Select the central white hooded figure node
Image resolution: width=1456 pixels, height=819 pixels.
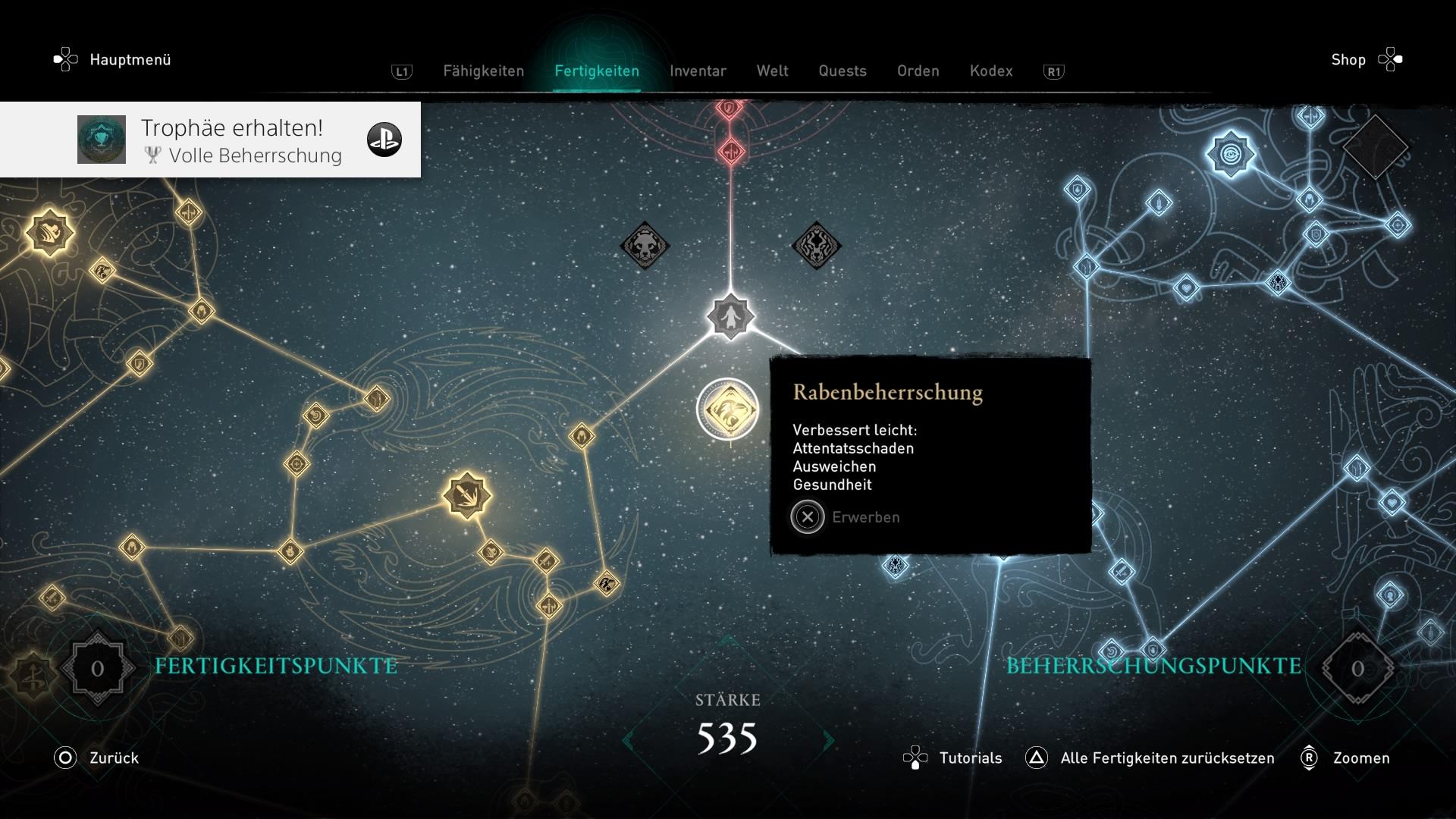730,316
